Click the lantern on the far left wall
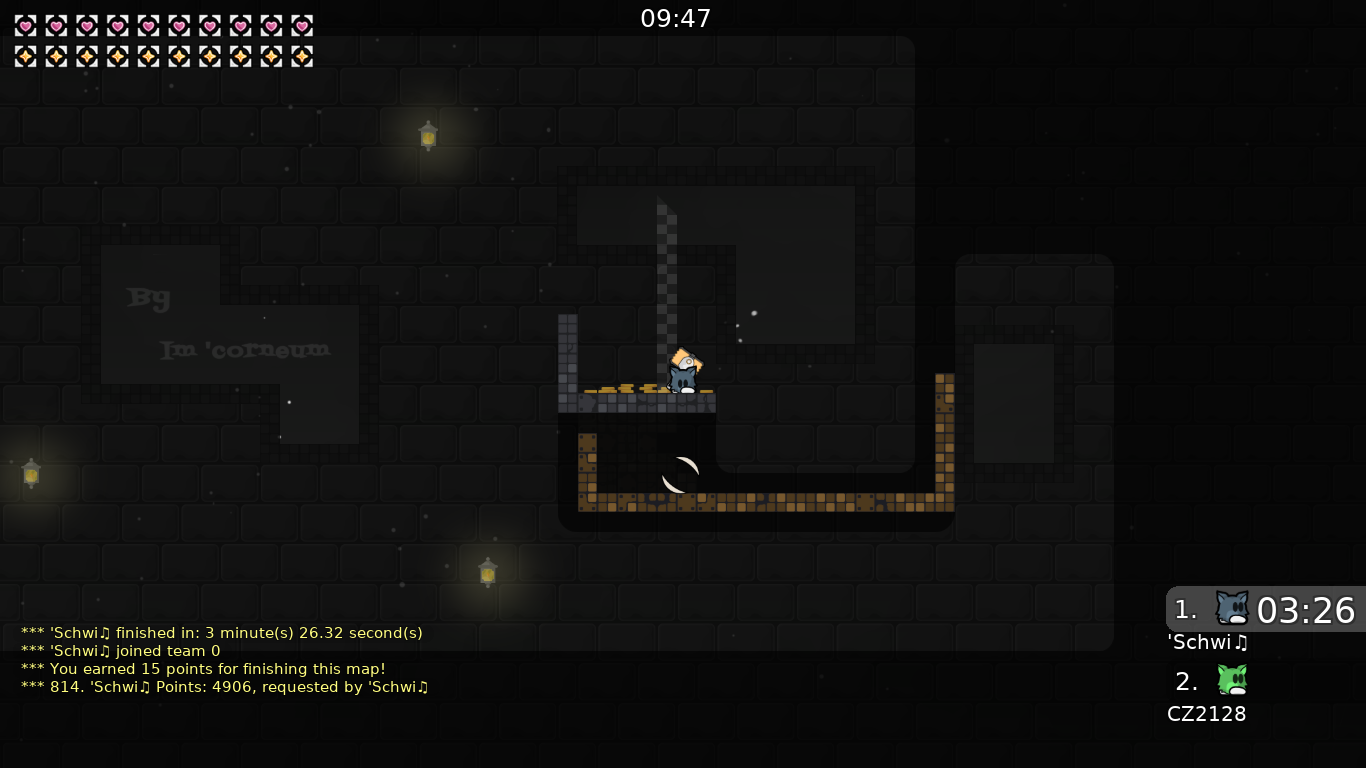1366x768 pixels. pyautogui.click(x=31, y=474)
